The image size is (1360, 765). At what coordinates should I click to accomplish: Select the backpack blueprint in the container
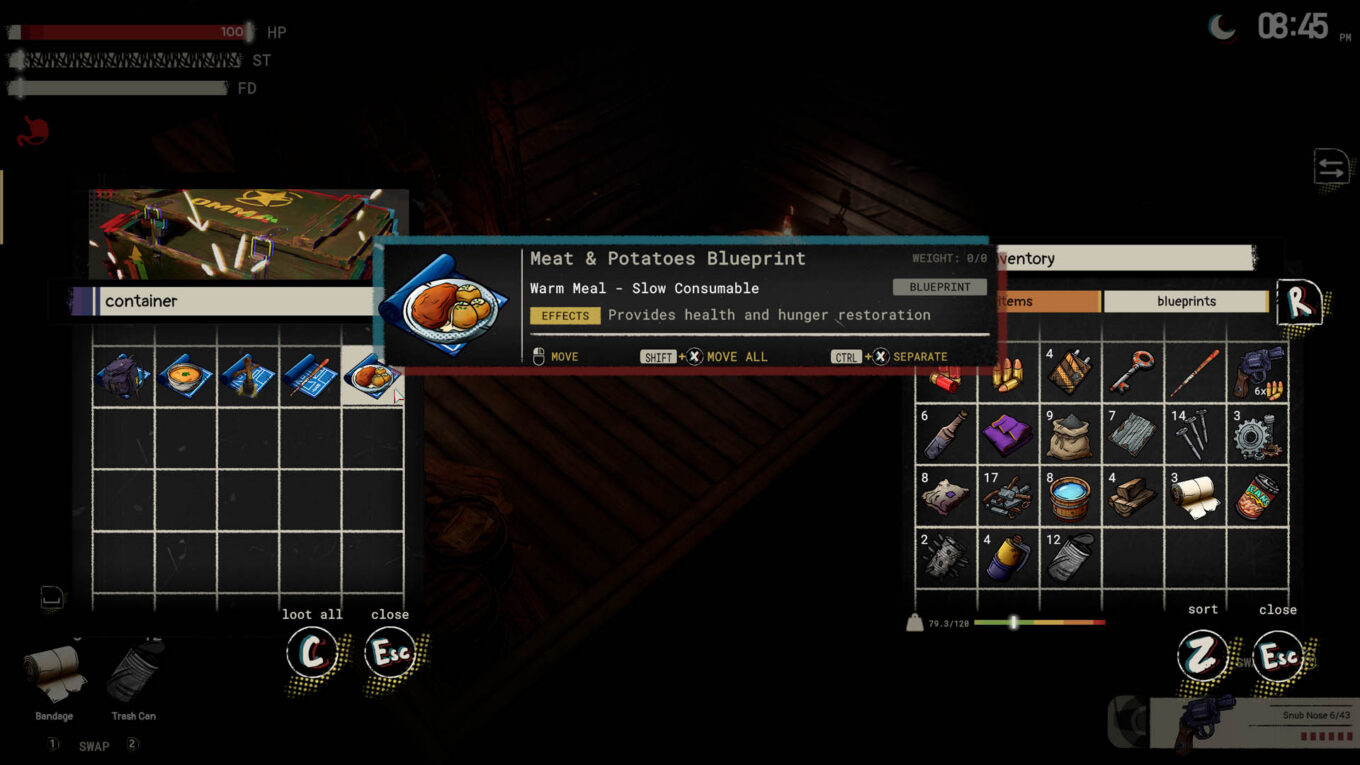(x=123, y=376)
